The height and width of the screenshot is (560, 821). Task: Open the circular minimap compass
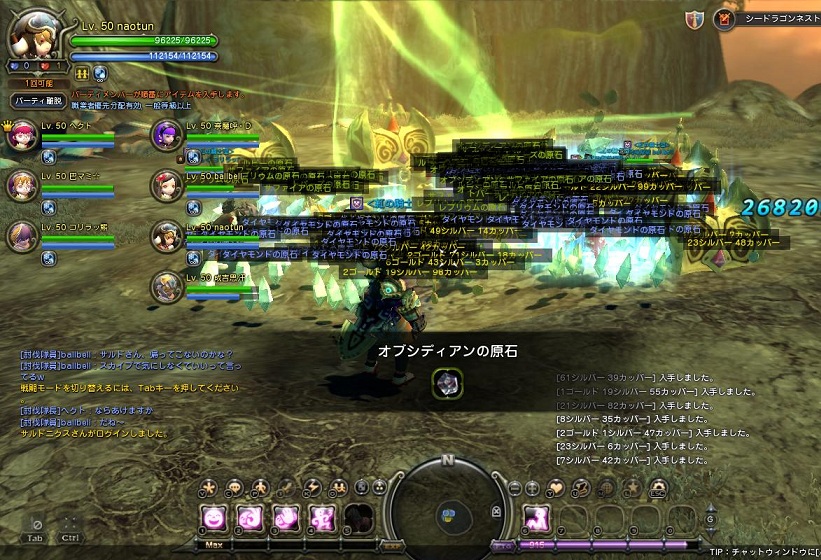(447, 510)
